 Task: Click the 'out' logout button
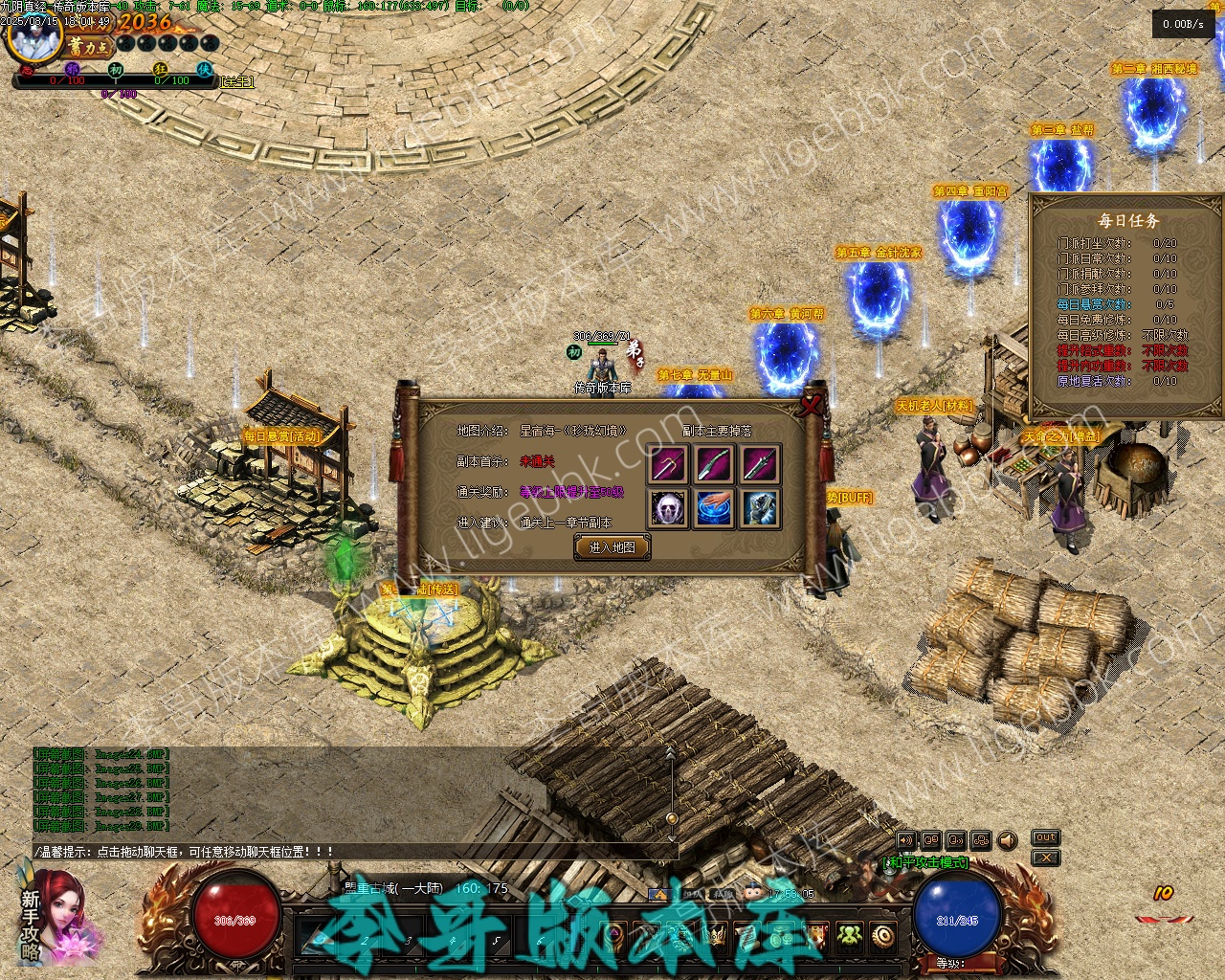point(1045,837)
